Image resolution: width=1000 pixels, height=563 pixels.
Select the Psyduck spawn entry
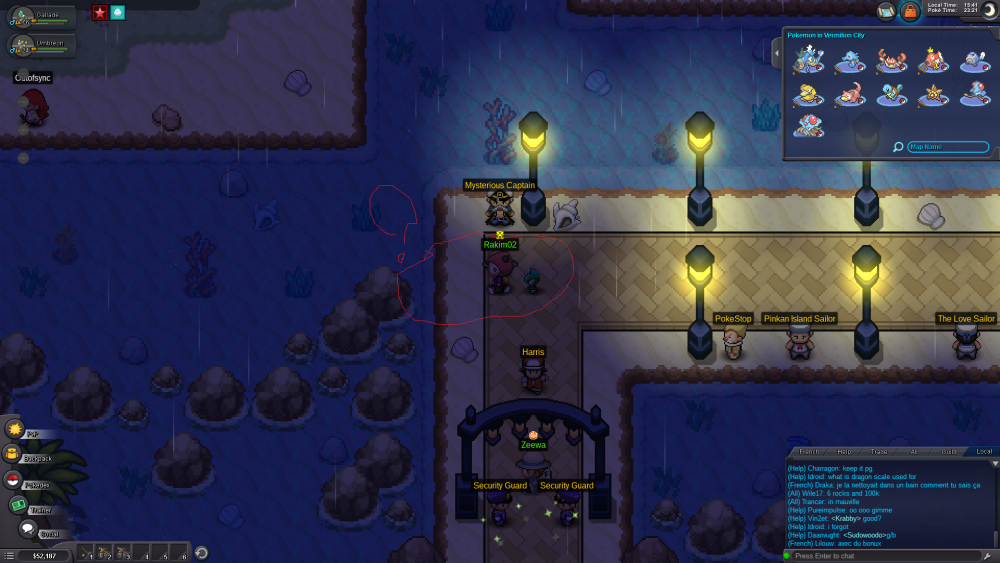click(x=806, y=95)
